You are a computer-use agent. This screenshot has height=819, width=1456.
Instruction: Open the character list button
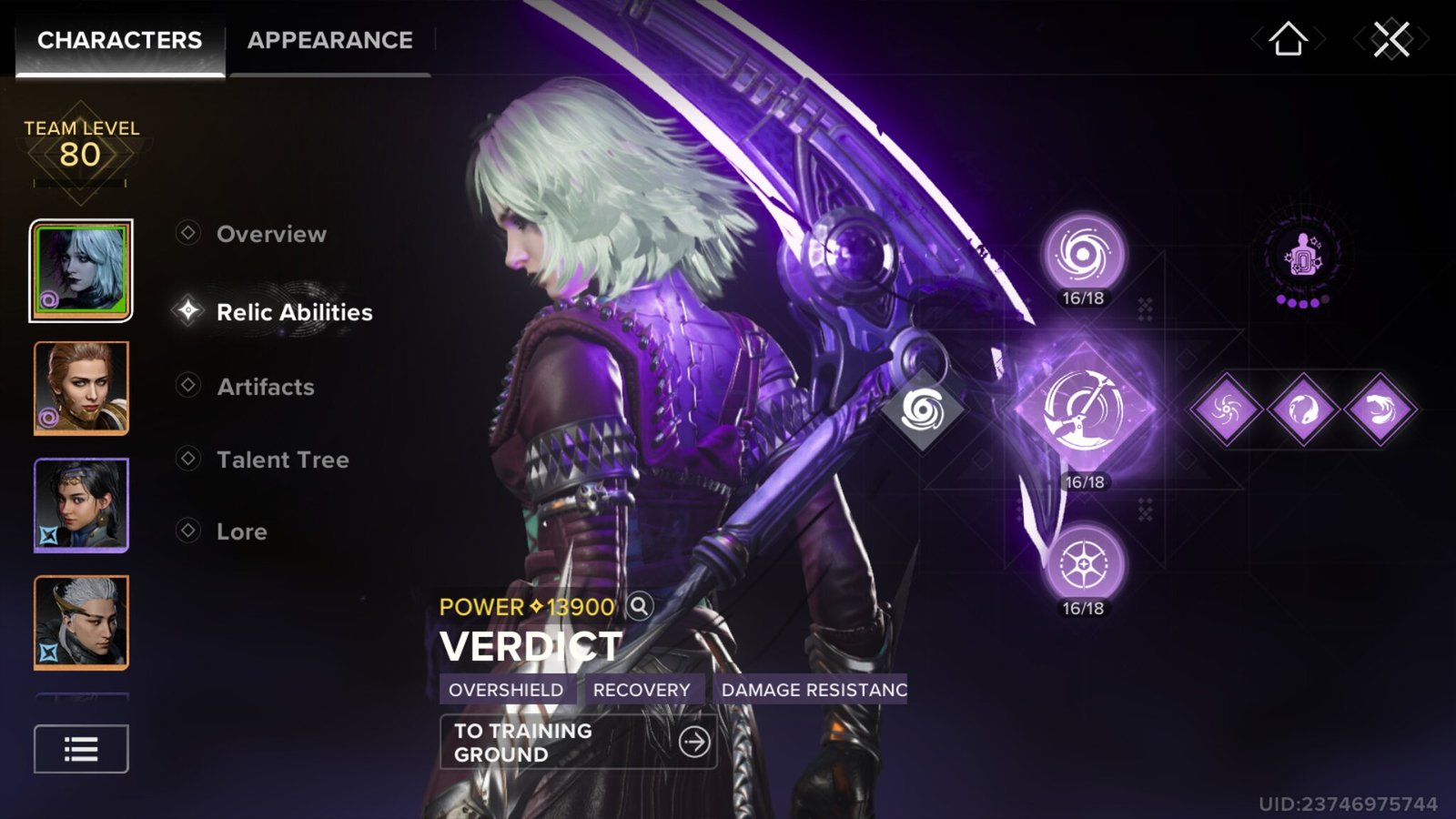(81, 749)
